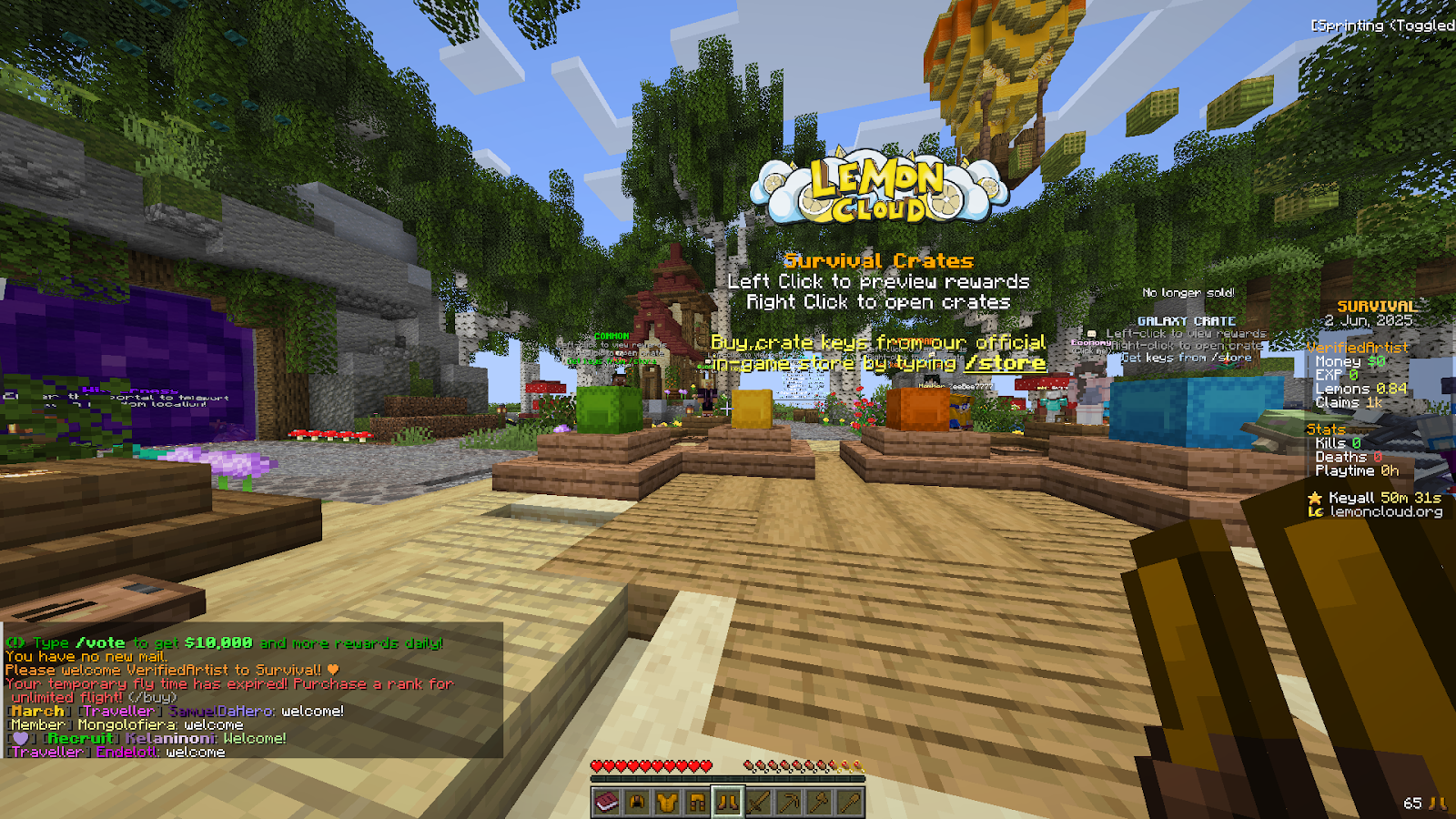Select the golden leggings hotbar item
Screen dimensions: 1456x819
[x=697, y=801]
